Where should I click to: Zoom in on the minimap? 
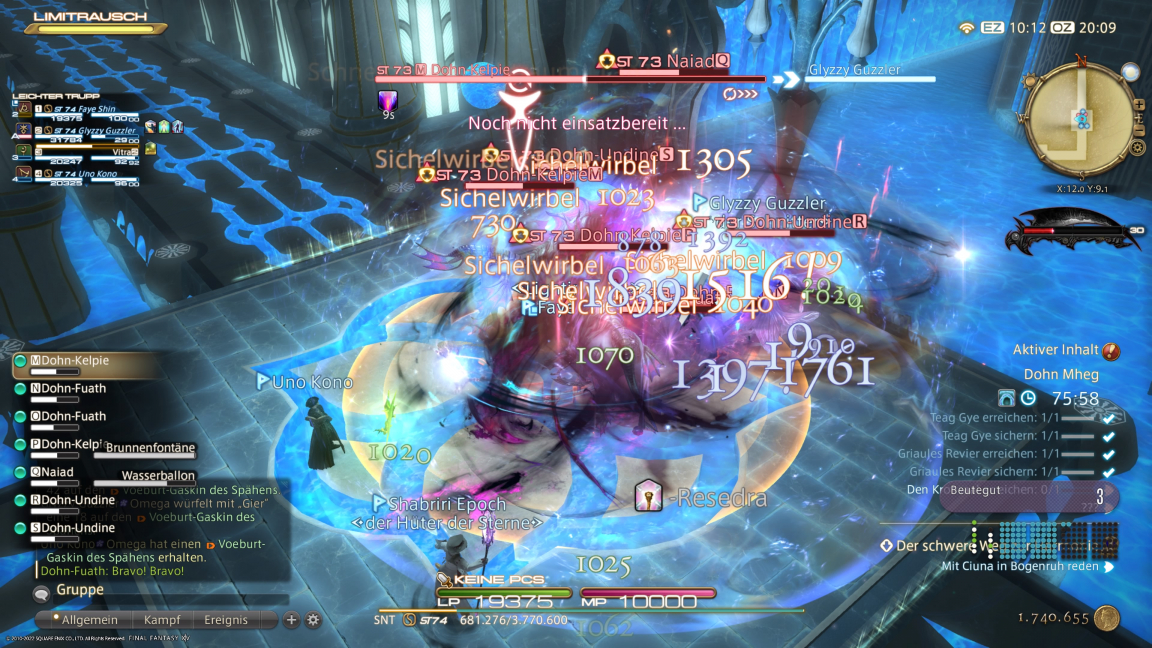click(x=1138, y=104)
